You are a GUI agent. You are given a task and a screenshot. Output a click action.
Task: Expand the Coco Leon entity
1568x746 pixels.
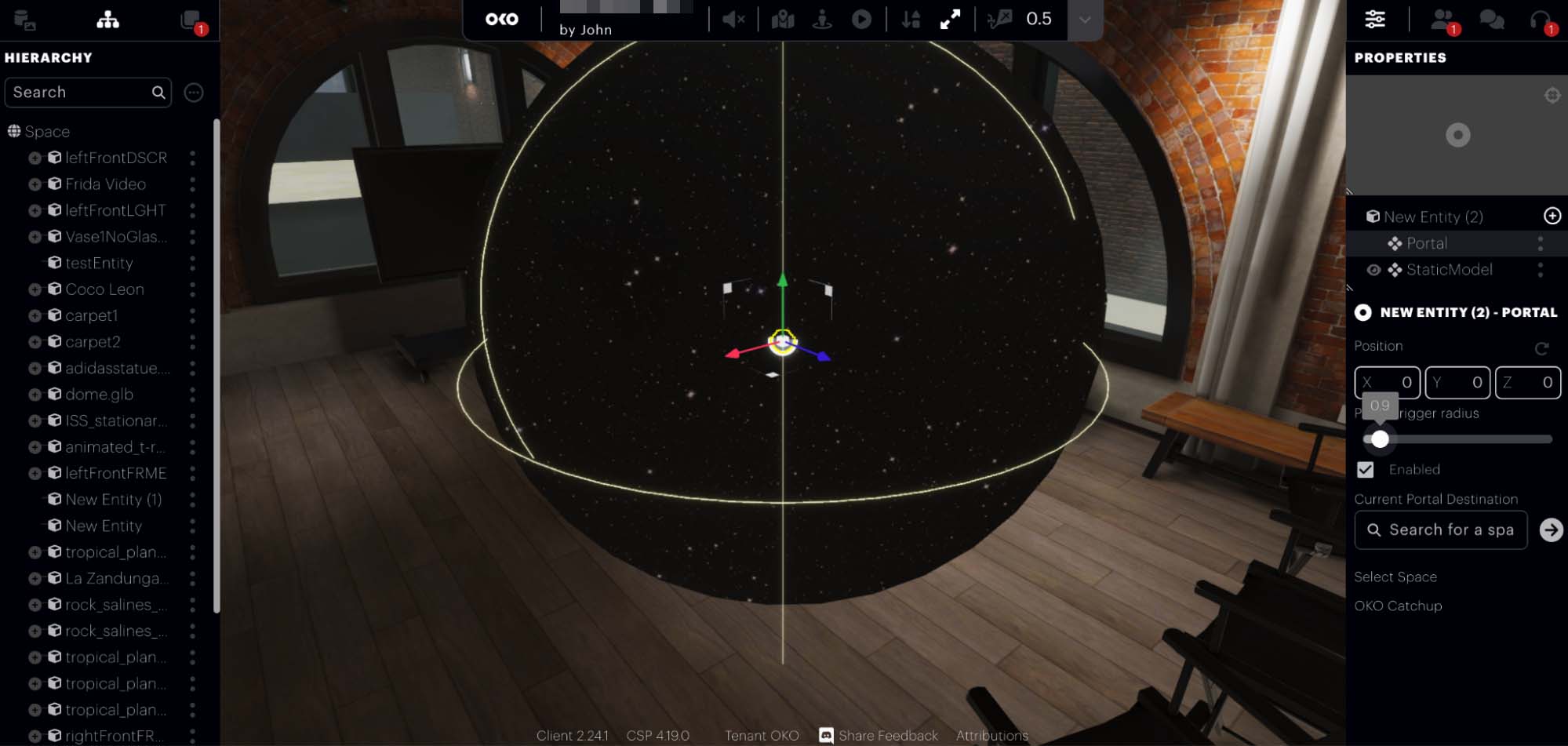tap(35, 289)
